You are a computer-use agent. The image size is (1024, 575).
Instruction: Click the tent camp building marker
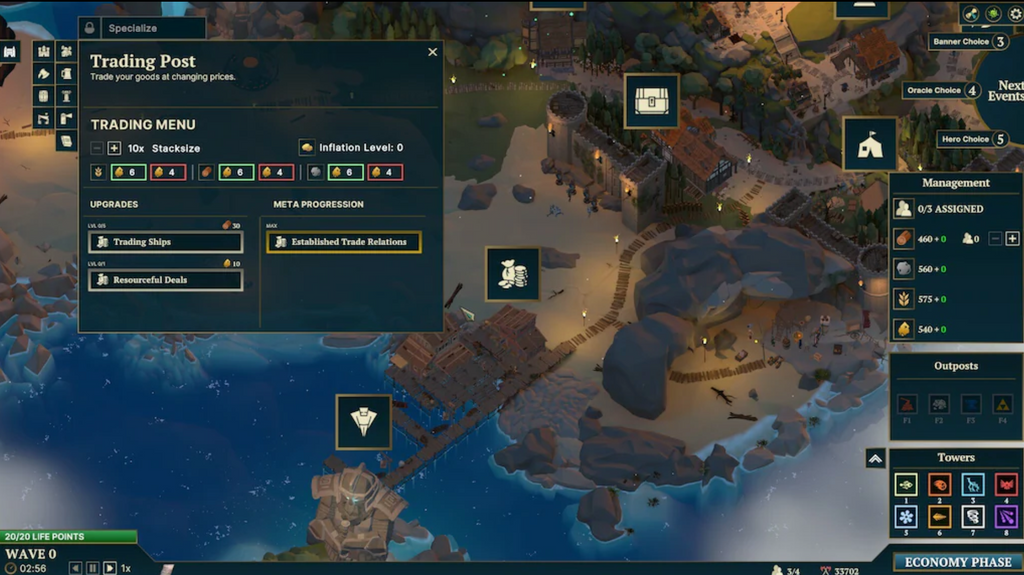coord(868,144)
